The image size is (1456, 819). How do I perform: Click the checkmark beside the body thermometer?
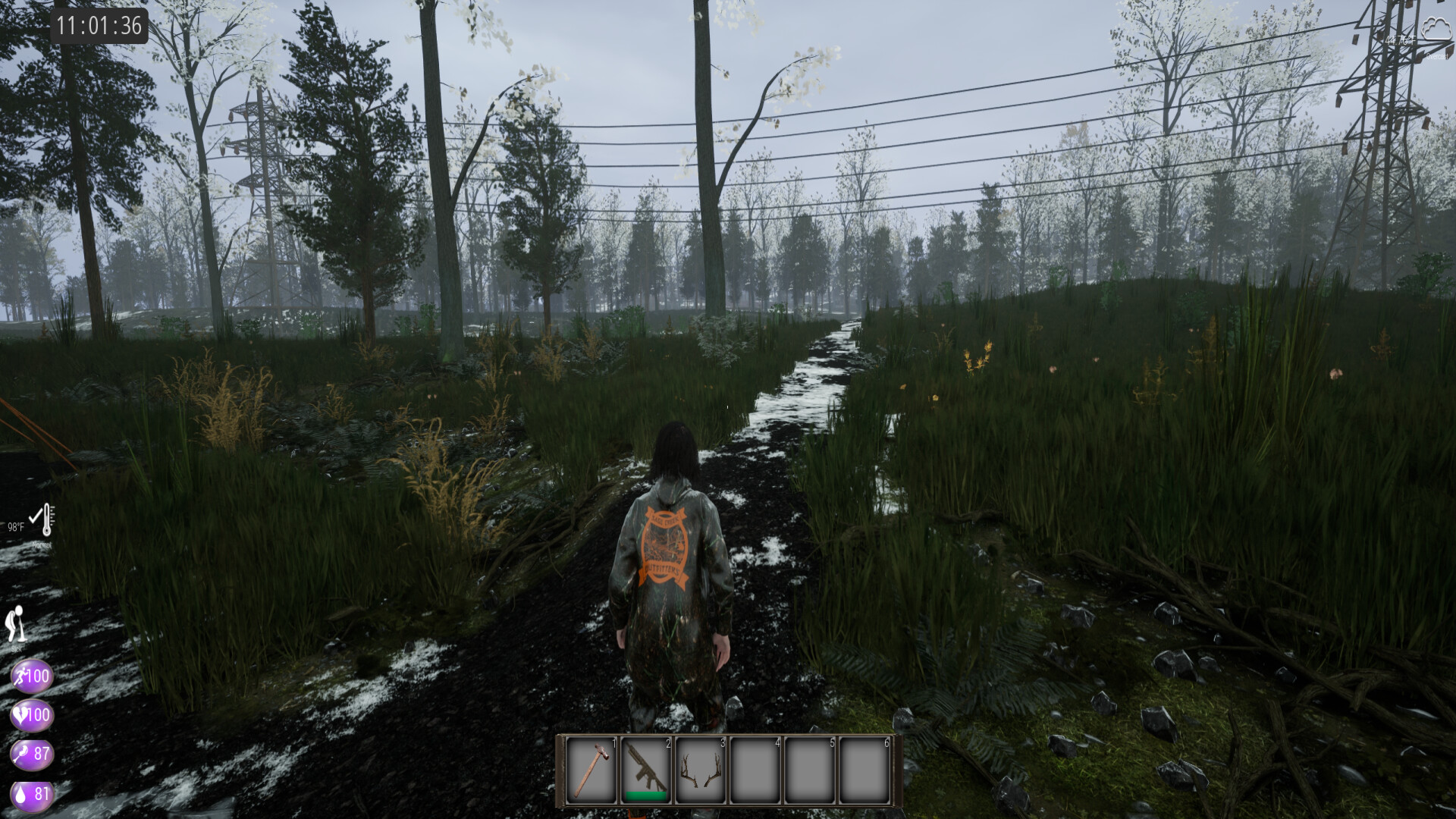click(x=36, y=516)
